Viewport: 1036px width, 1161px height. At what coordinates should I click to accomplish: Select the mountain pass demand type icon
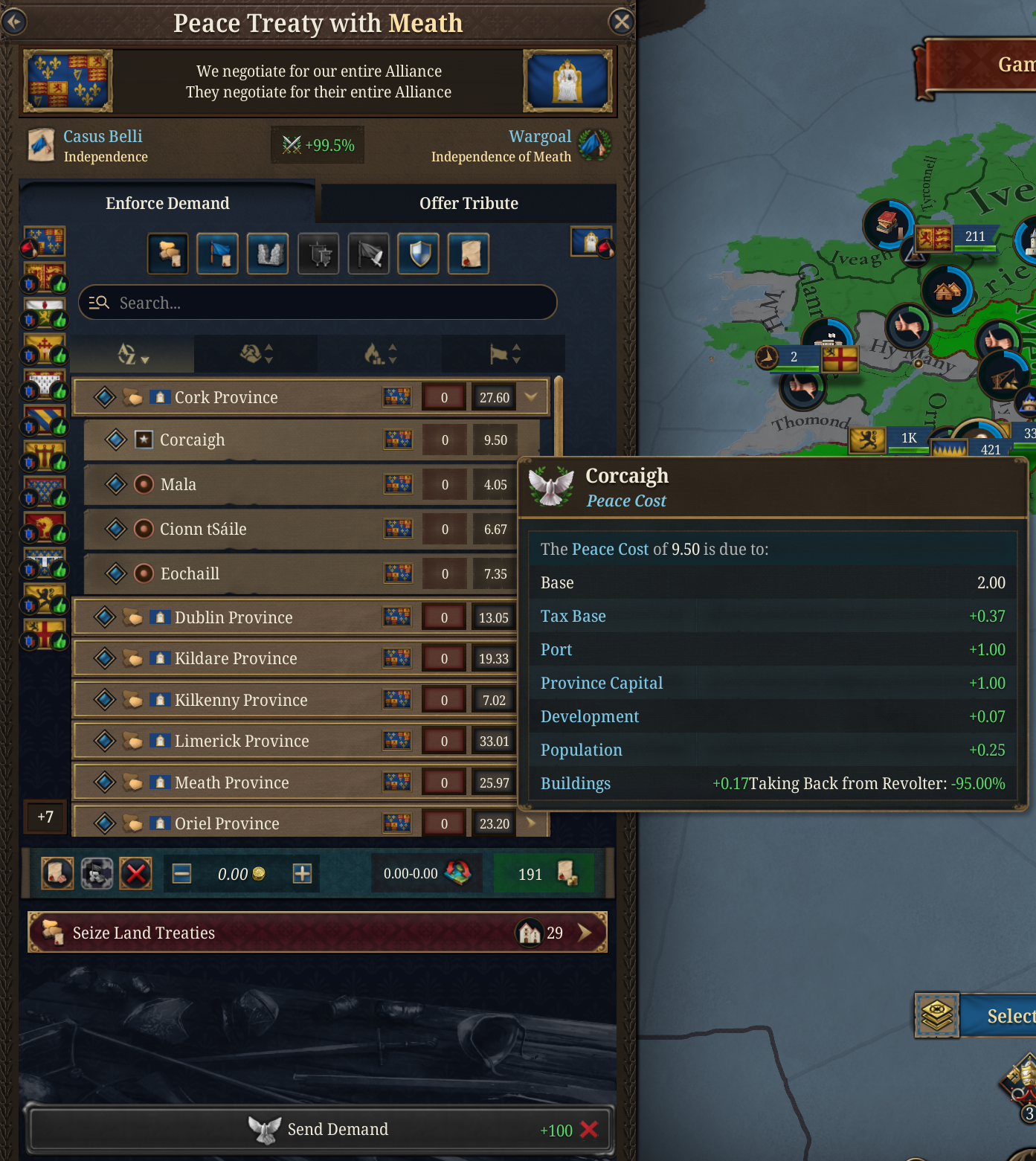[x=268, y=254]
